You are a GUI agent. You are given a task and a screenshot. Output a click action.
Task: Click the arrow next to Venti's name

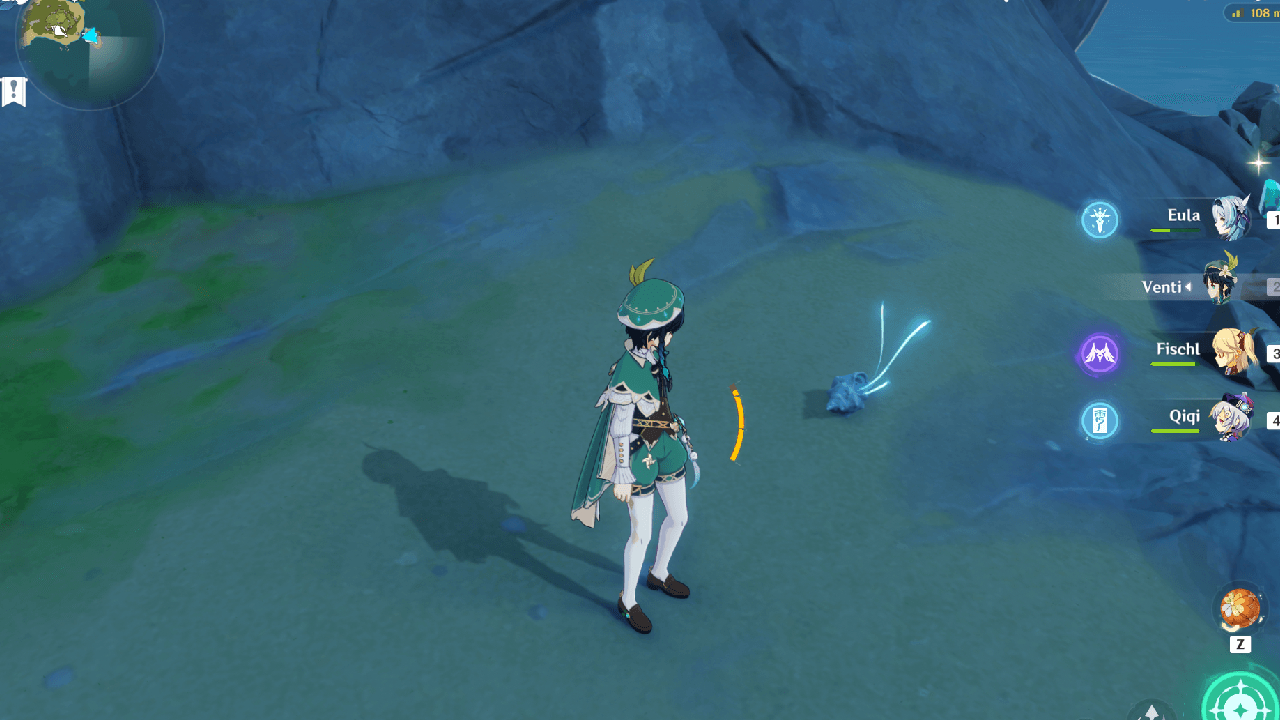[x=1190, y=287]
